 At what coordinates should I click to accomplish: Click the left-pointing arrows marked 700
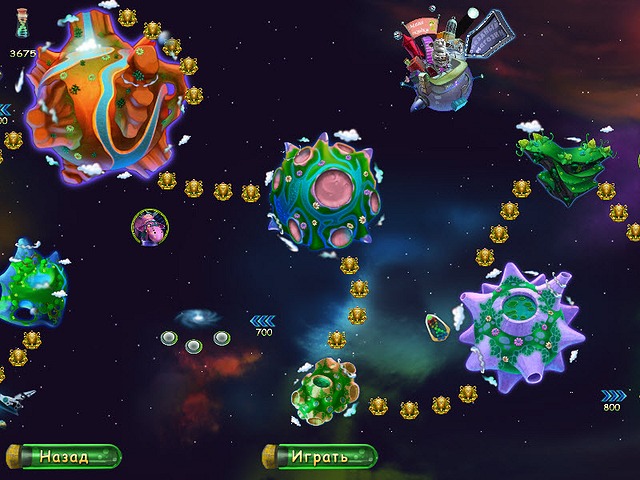(x=260, y=320)
